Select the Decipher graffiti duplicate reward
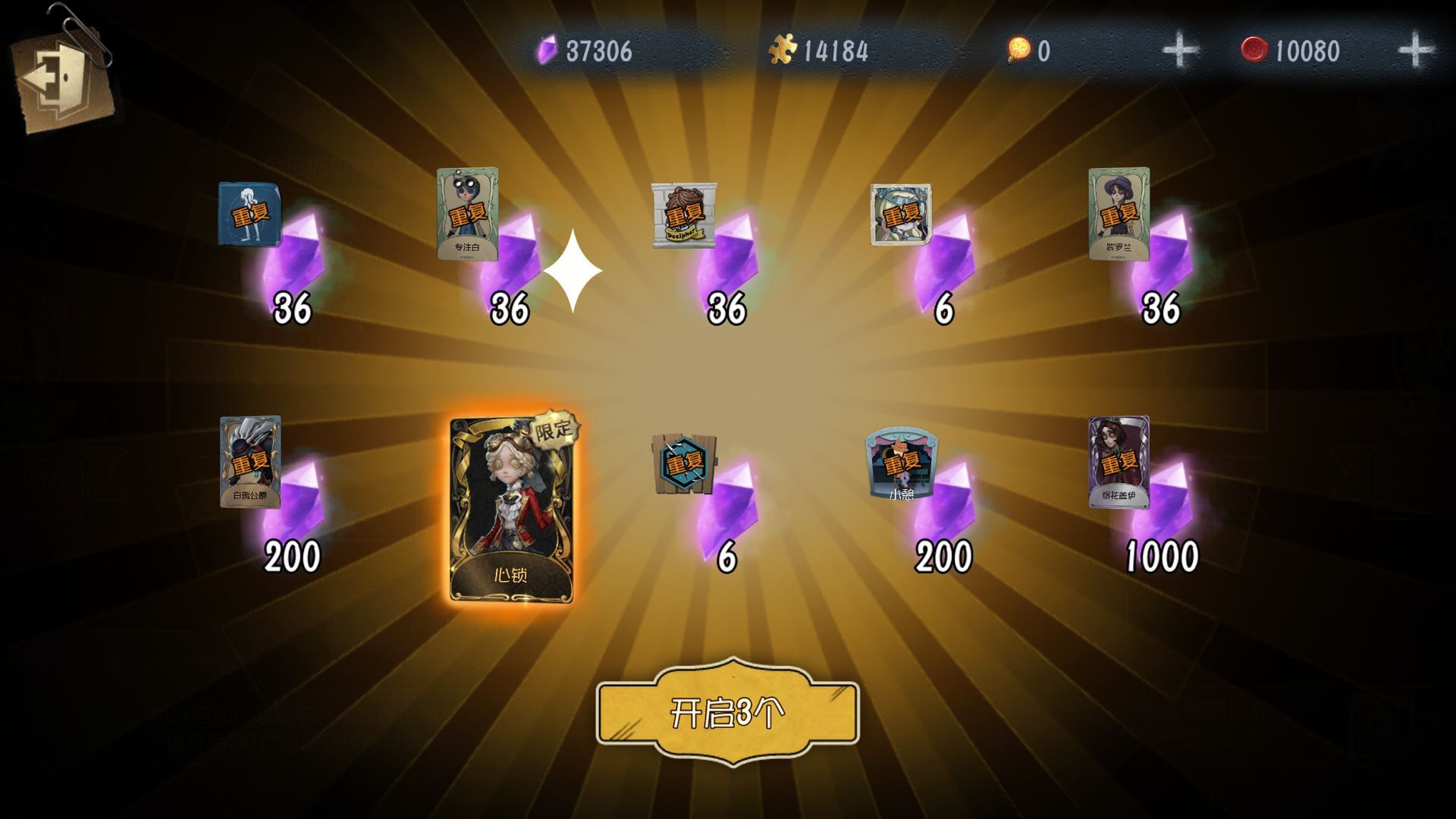The width and height of the screenshot is (1456, 819). pos(683,215)
